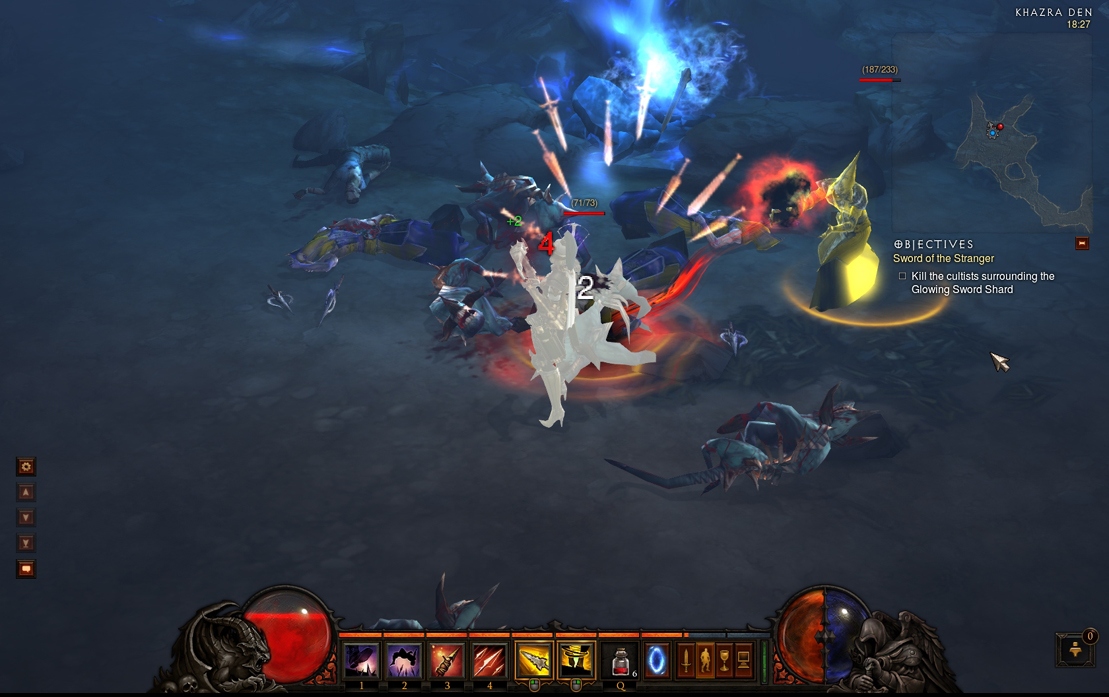The image size is (1109, 697).
Task: Select the golden hat secondary mouse skill
Action: click(x=576, y=661)
